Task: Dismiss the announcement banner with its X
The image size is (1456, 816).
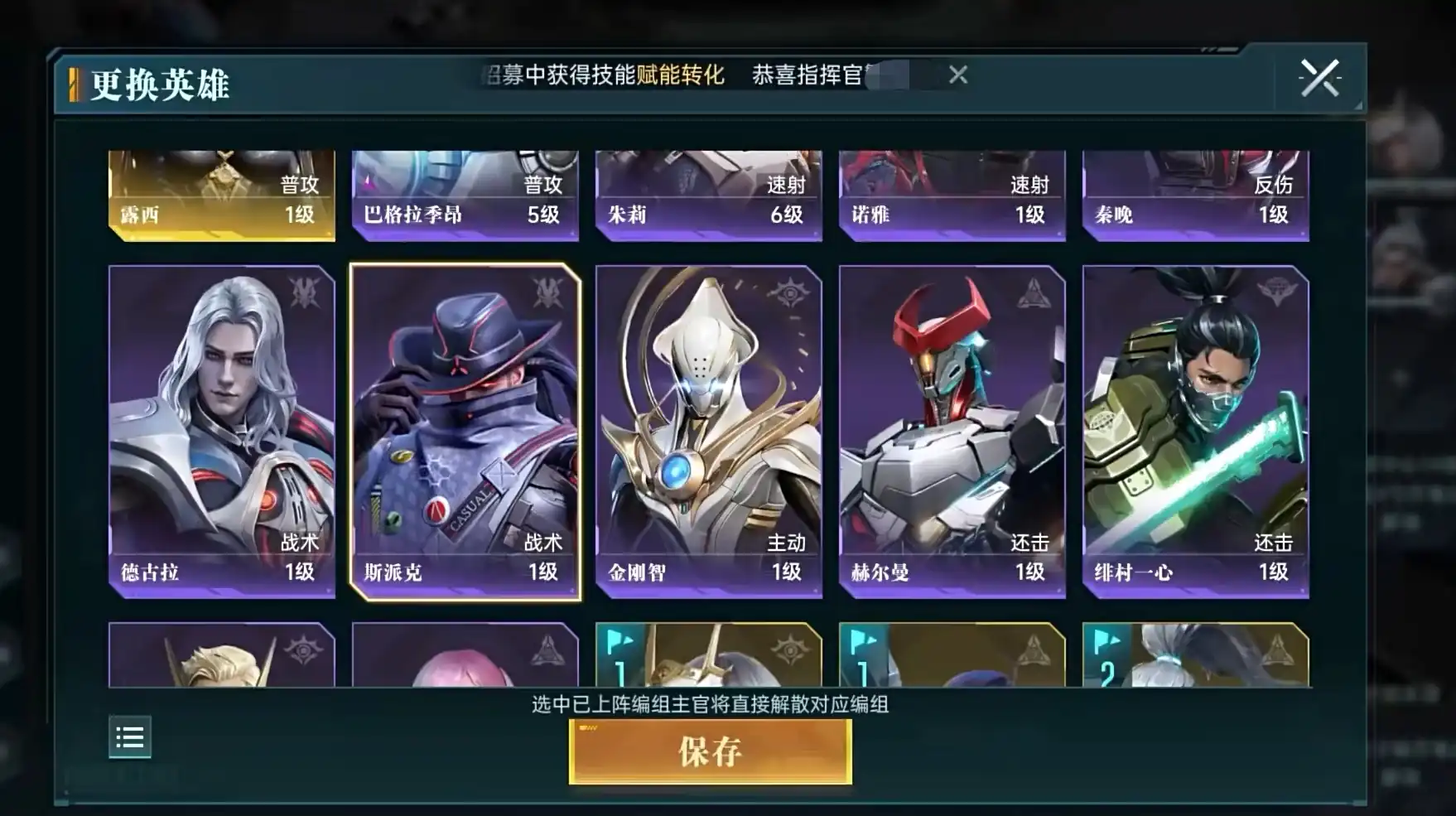Action: click(958, 75)
